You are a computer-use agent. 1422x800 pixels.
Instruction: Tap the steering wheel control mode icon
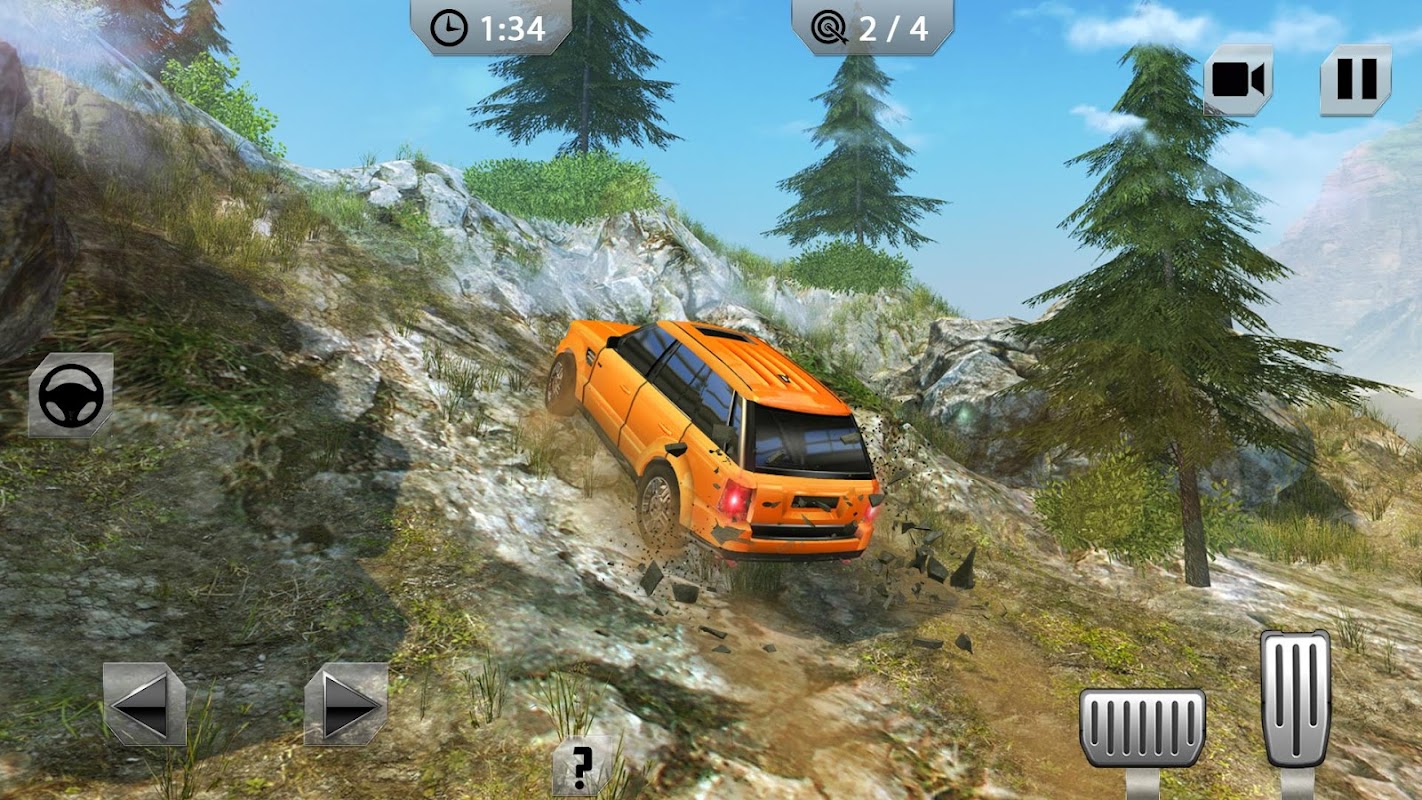71,395
